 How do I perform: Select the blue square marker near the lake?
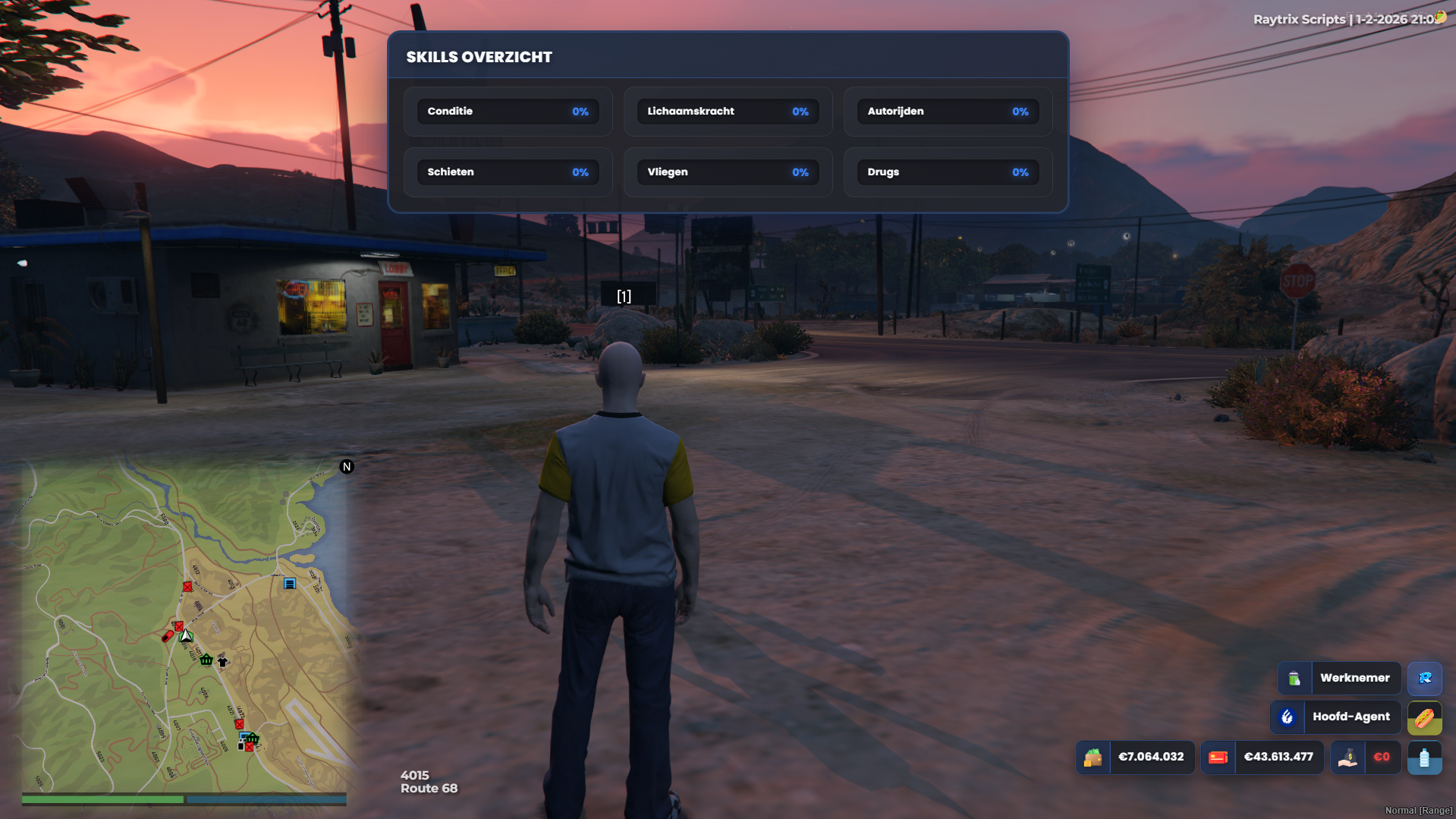pyautogui.click(x=290, y=584)
